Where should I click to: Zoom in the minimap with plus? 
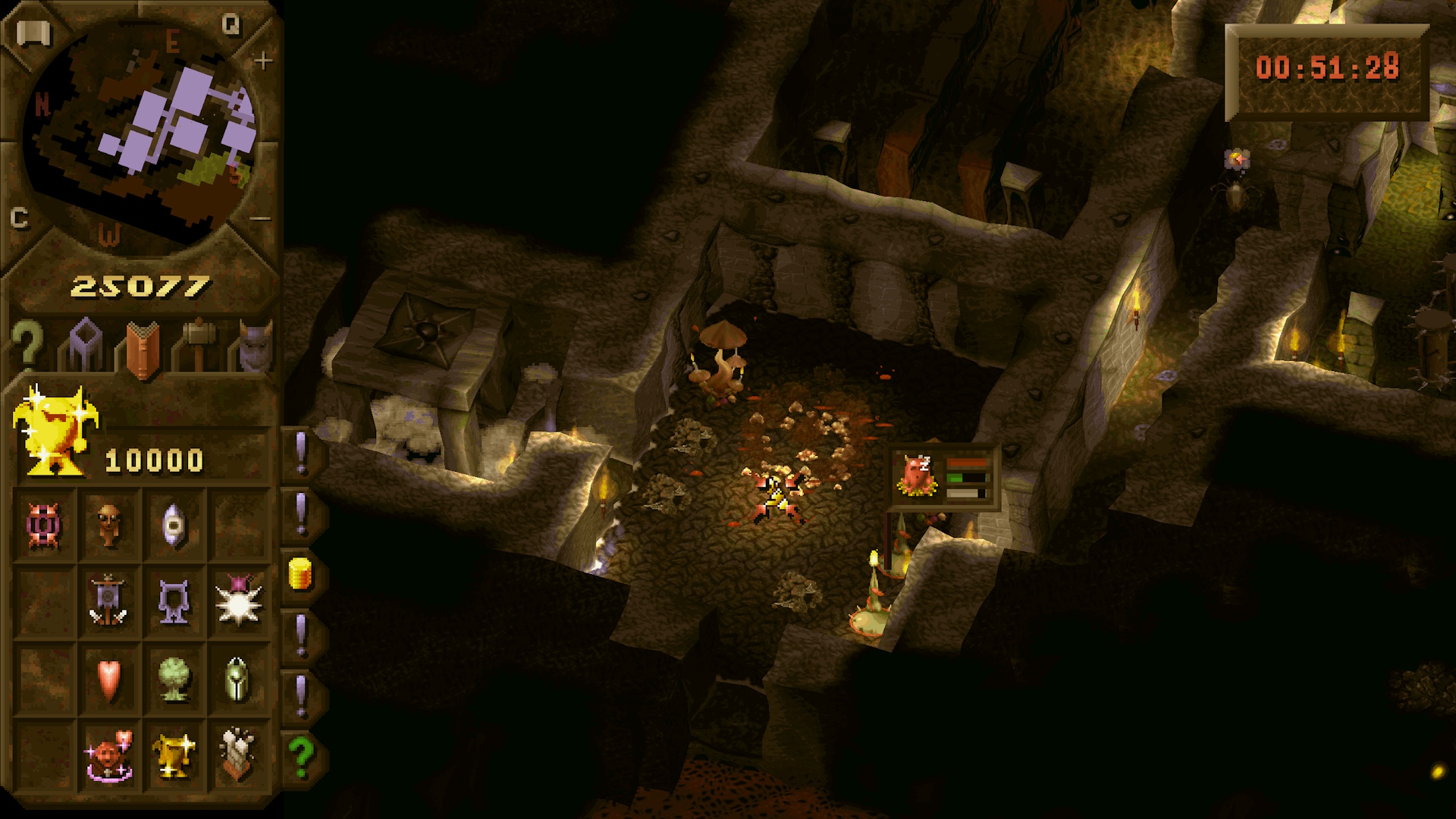(262, 61)
